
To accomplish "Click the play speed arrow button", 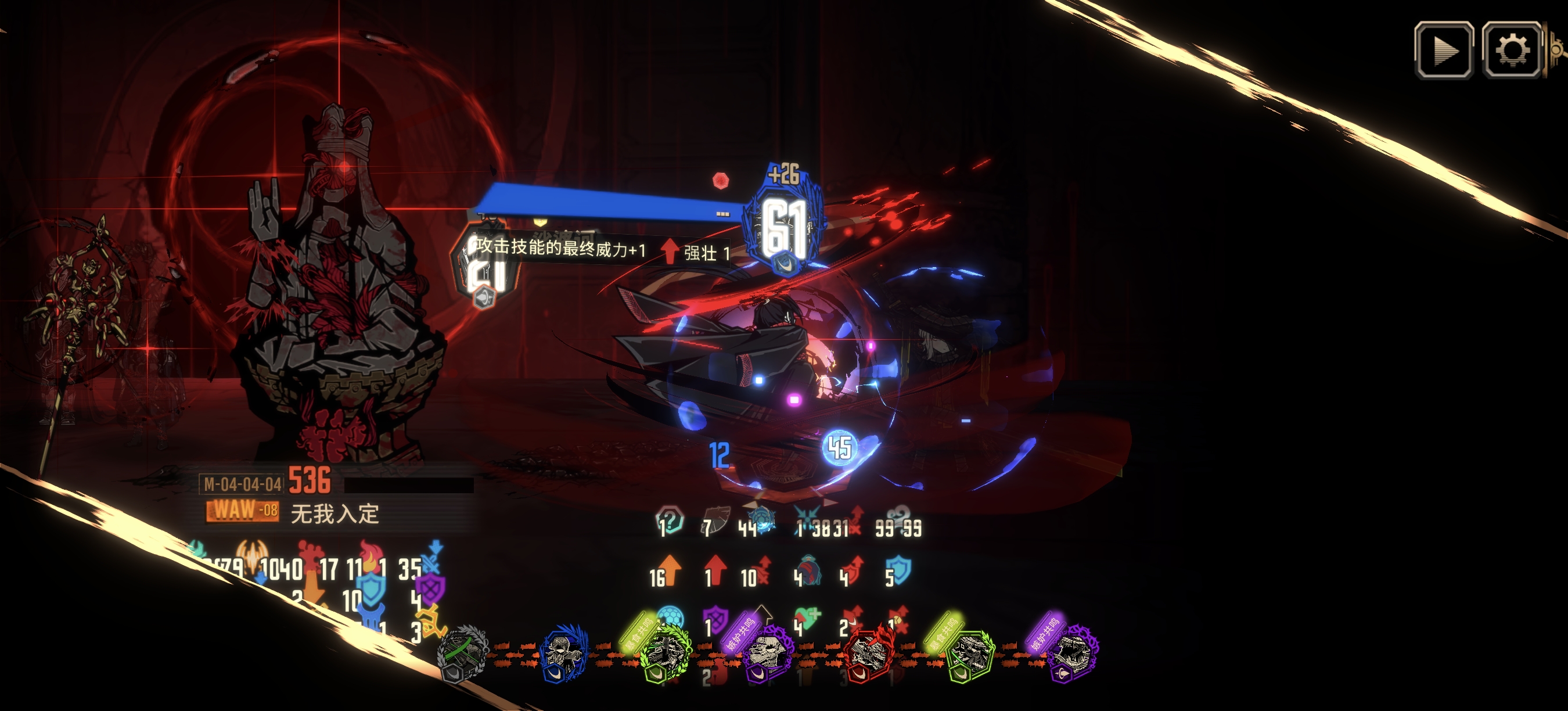I will pos(1444,50).
